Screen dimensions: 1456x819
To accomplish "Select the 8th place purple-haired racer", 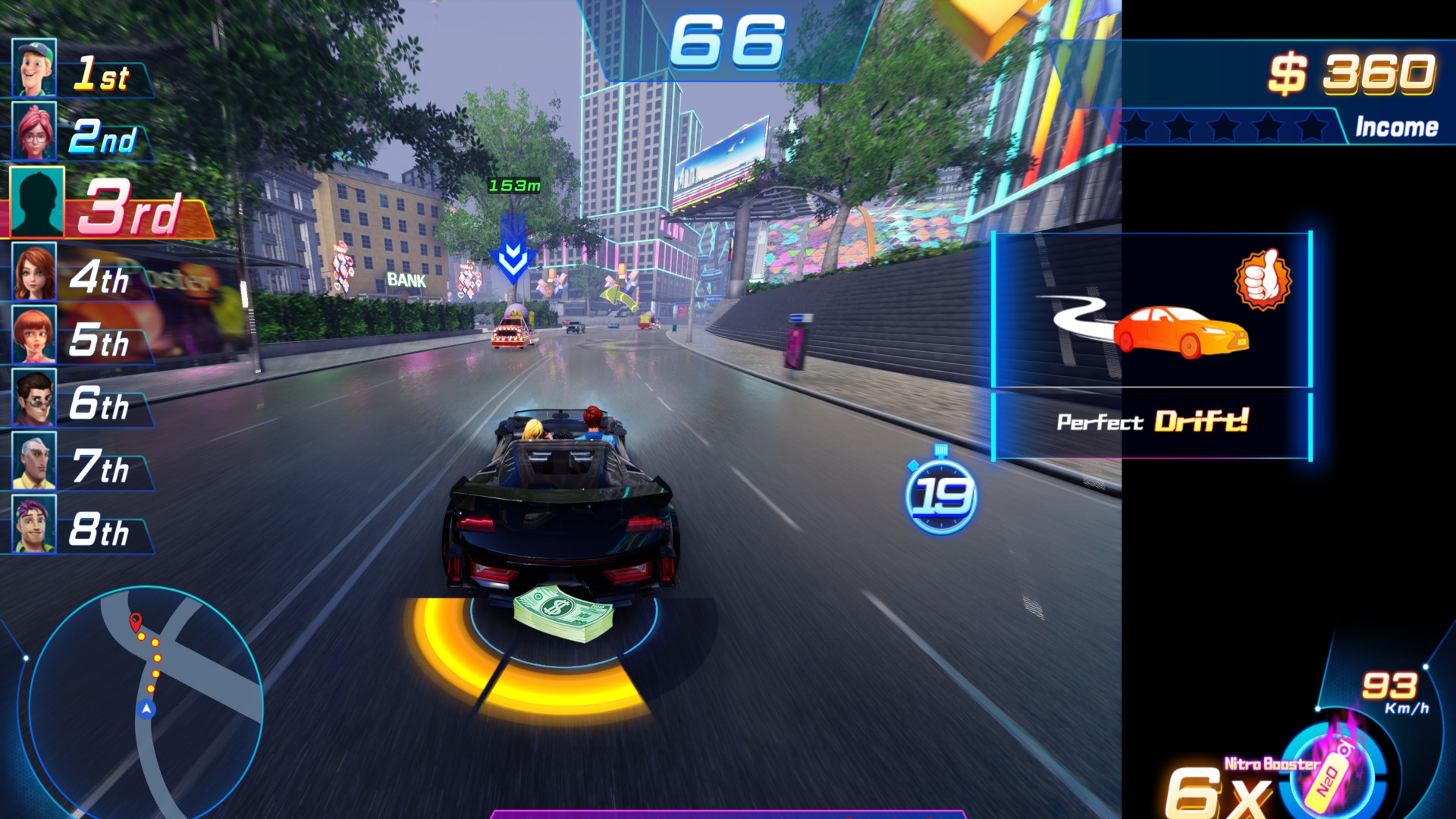I will [x=34, y=524].
